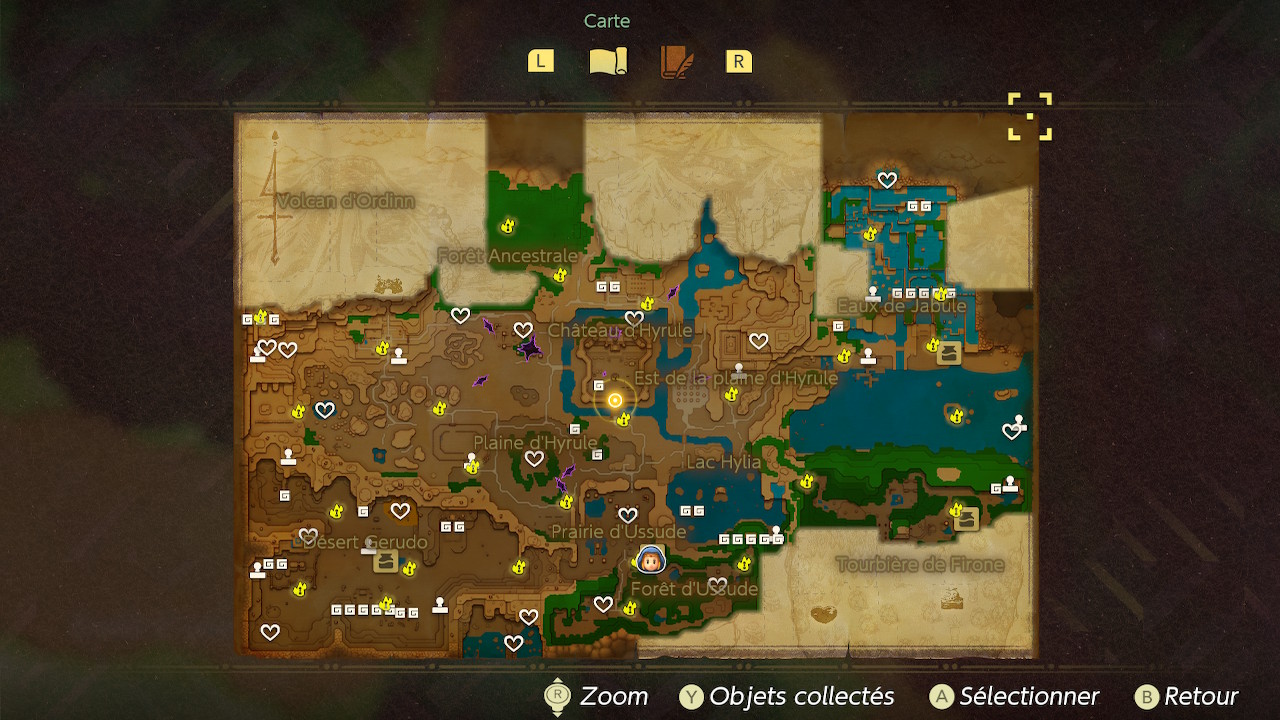The image size is (1280, 720).
Task: Select the Forêt Ancestrale region label
Action: 508,257
